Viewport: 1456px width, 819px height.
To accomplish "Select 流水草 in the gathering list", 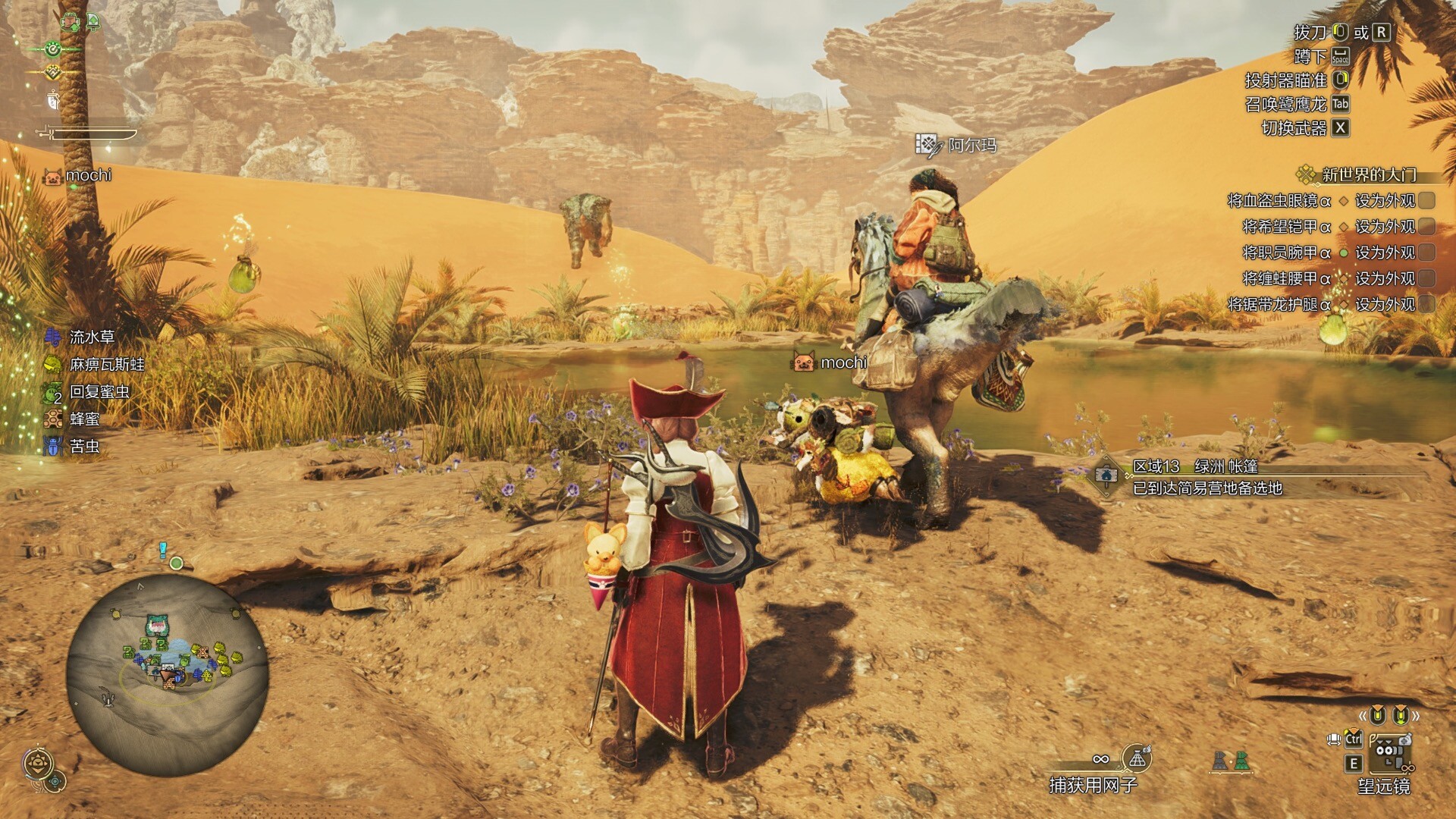I will point(91,337).
